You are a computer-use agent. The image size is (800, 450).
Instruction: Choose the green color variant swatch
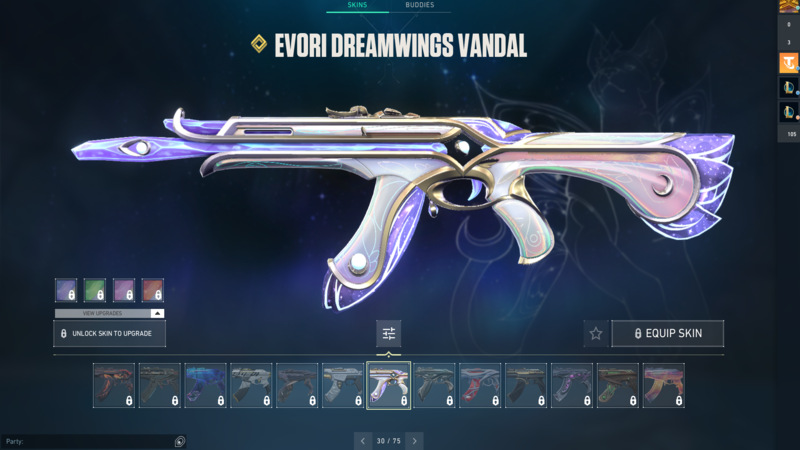click(x=95, y=290)
